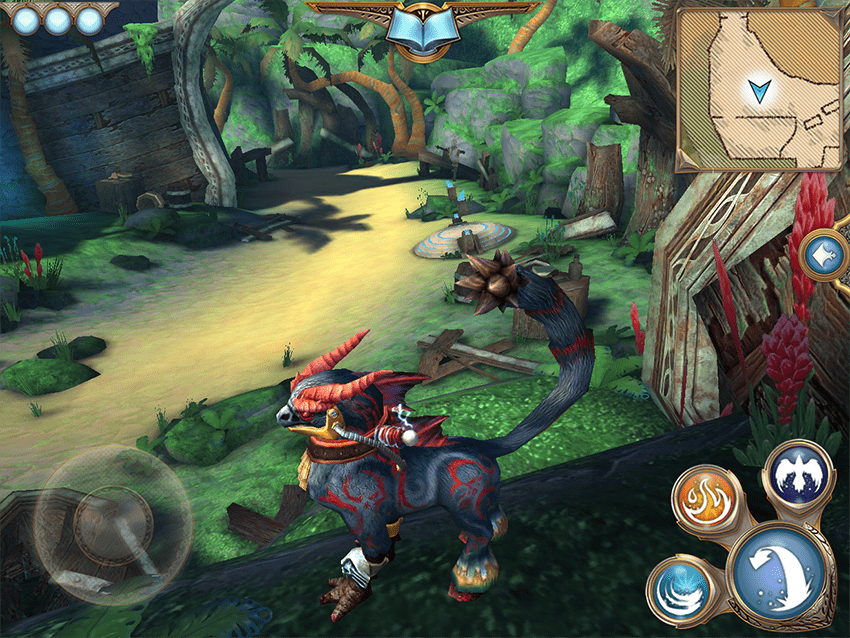Open the parchment minimap

click(757, 86)
